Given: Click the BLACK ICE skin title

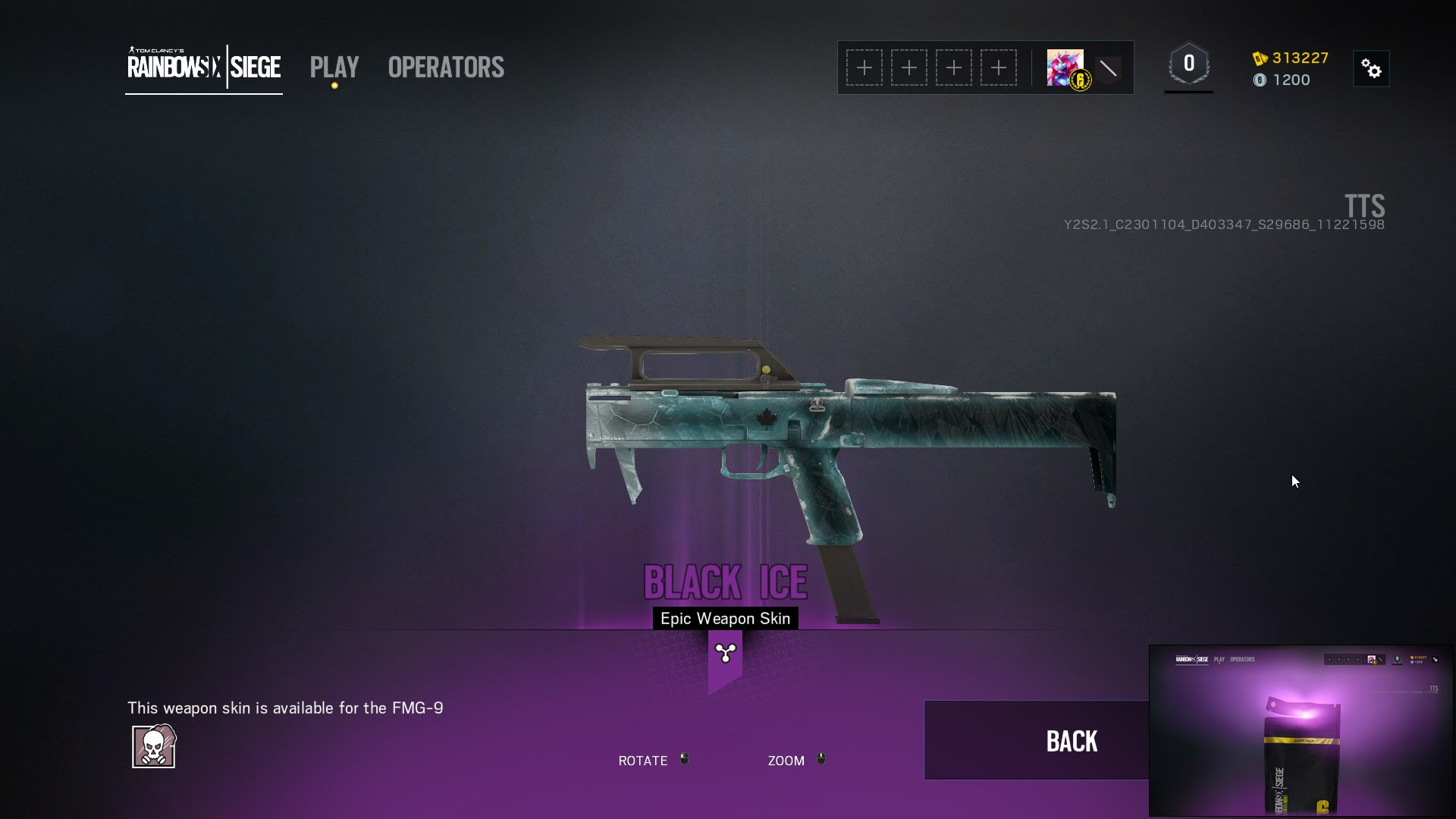Looking at the screenshot, I should (x=724, y=582).
